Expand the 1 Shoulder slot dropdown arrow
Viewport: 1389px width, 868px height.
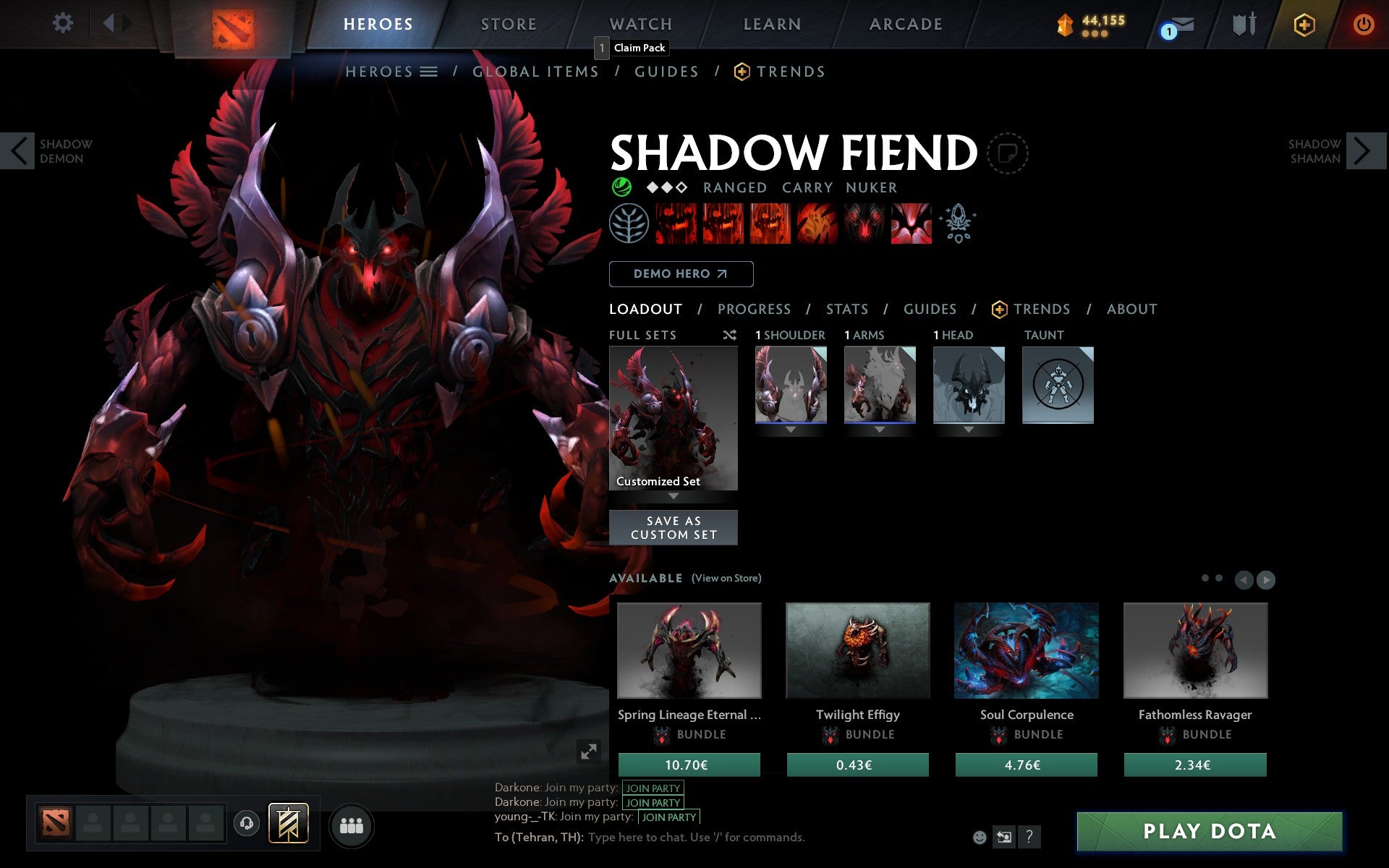(x=790, y=429)
